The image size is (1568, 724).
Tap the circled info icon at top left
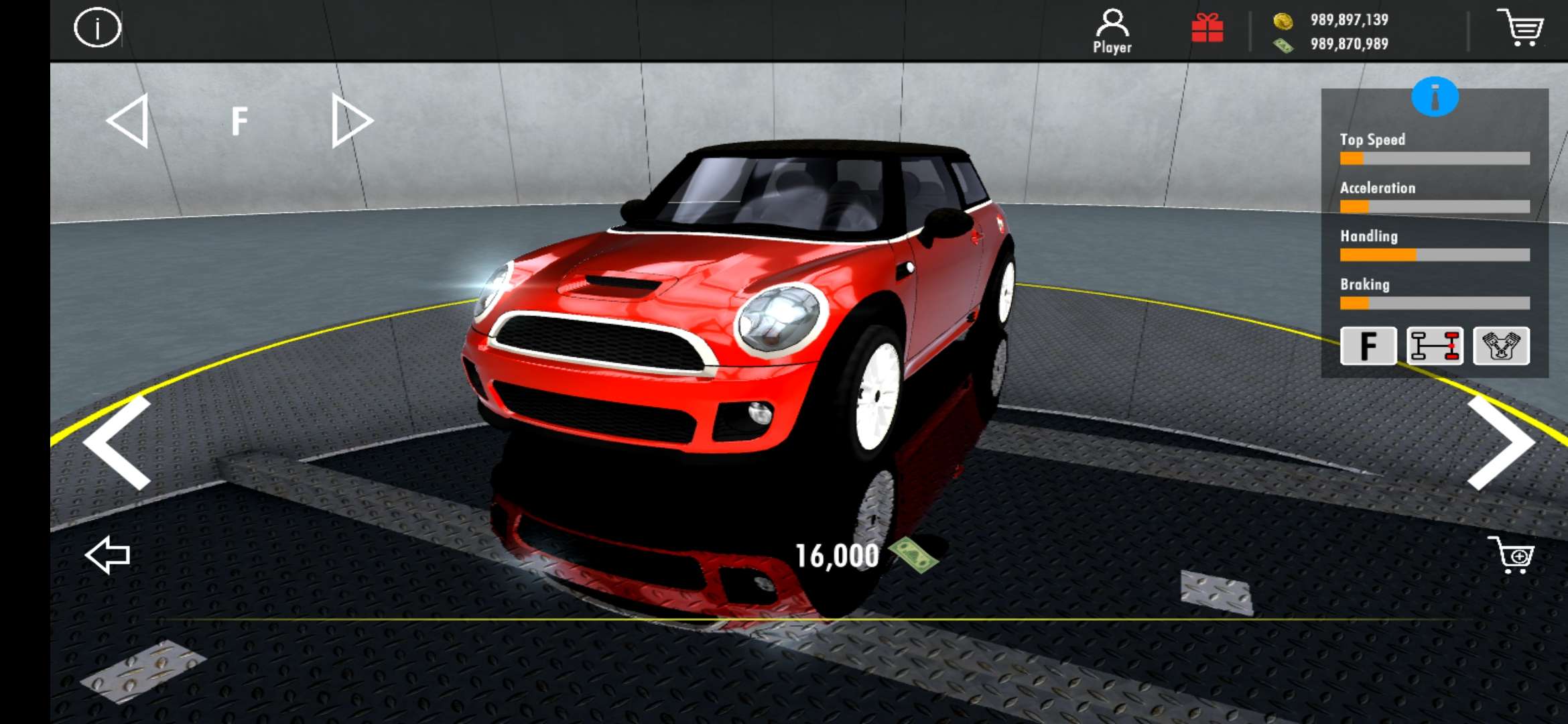click(x=98, y=27)
